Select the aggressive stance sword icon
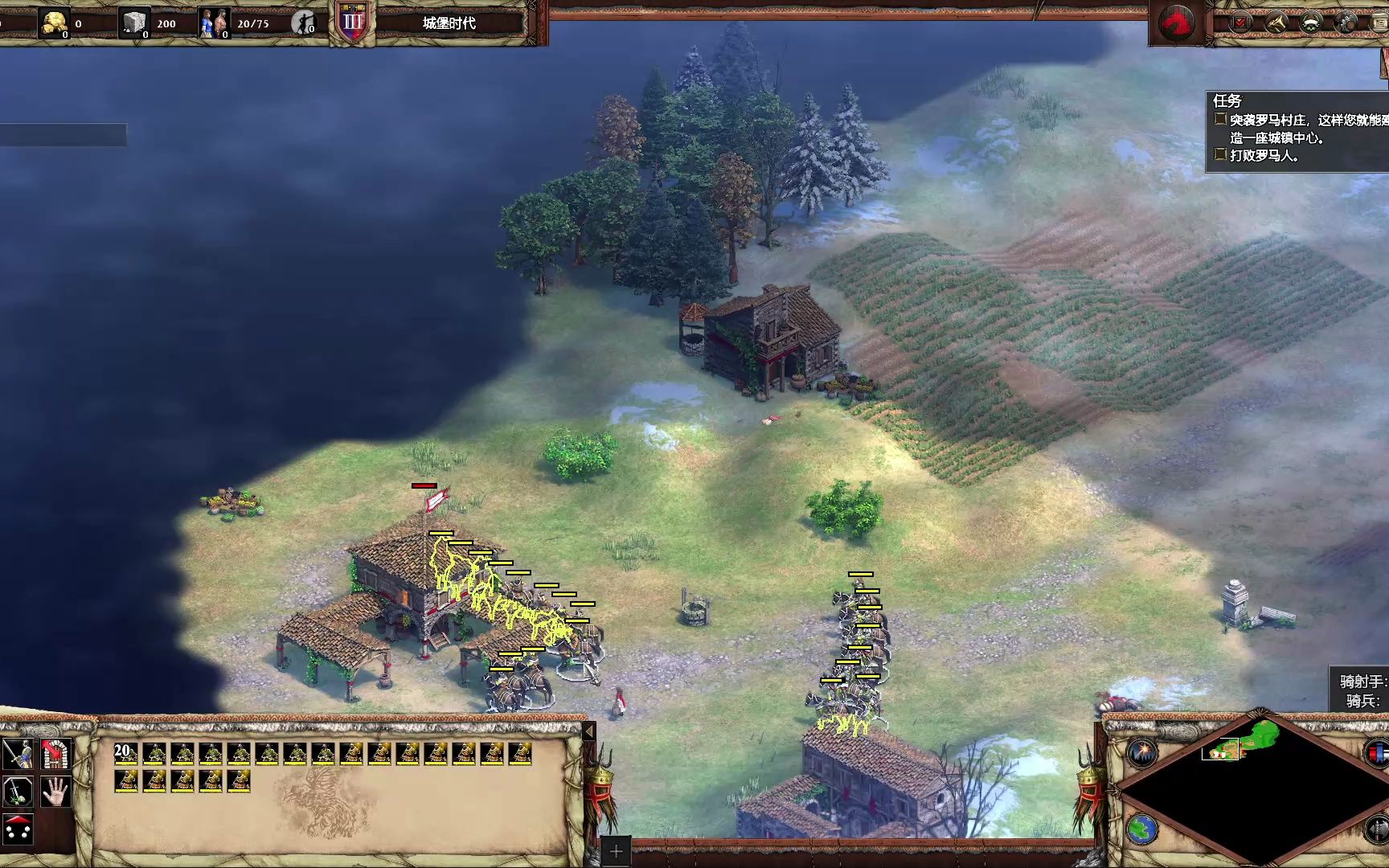This screenshot has width=1389, height=868. (17, 754)
